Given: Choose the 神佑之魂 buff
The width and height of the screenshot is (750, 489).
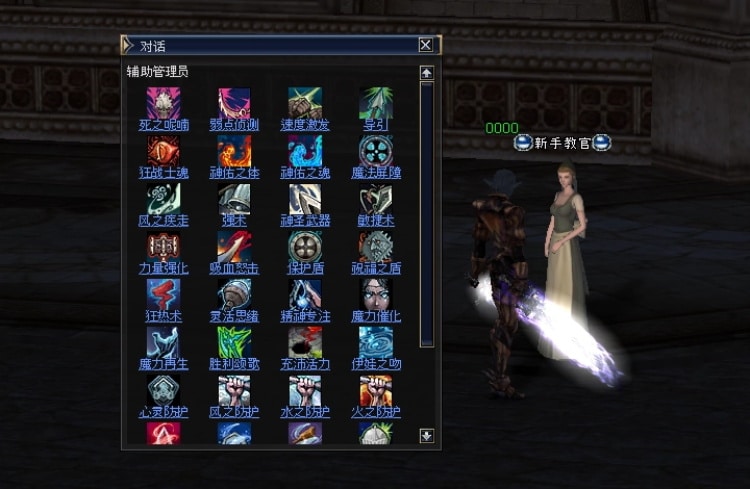Looking at the screenshot, I should click(x=305, y=173).
